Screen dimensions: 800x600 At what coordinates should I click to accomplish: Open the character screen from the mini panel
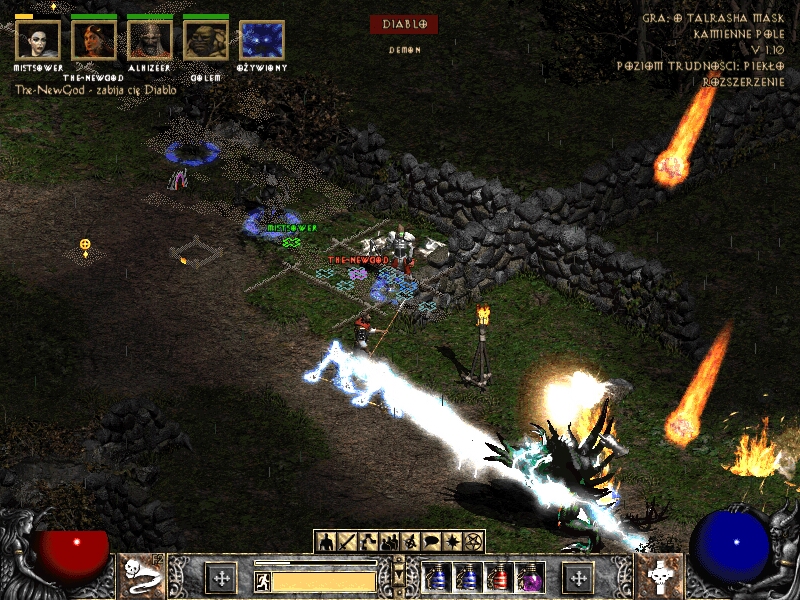pyautogui.click(x=325, y=542)
